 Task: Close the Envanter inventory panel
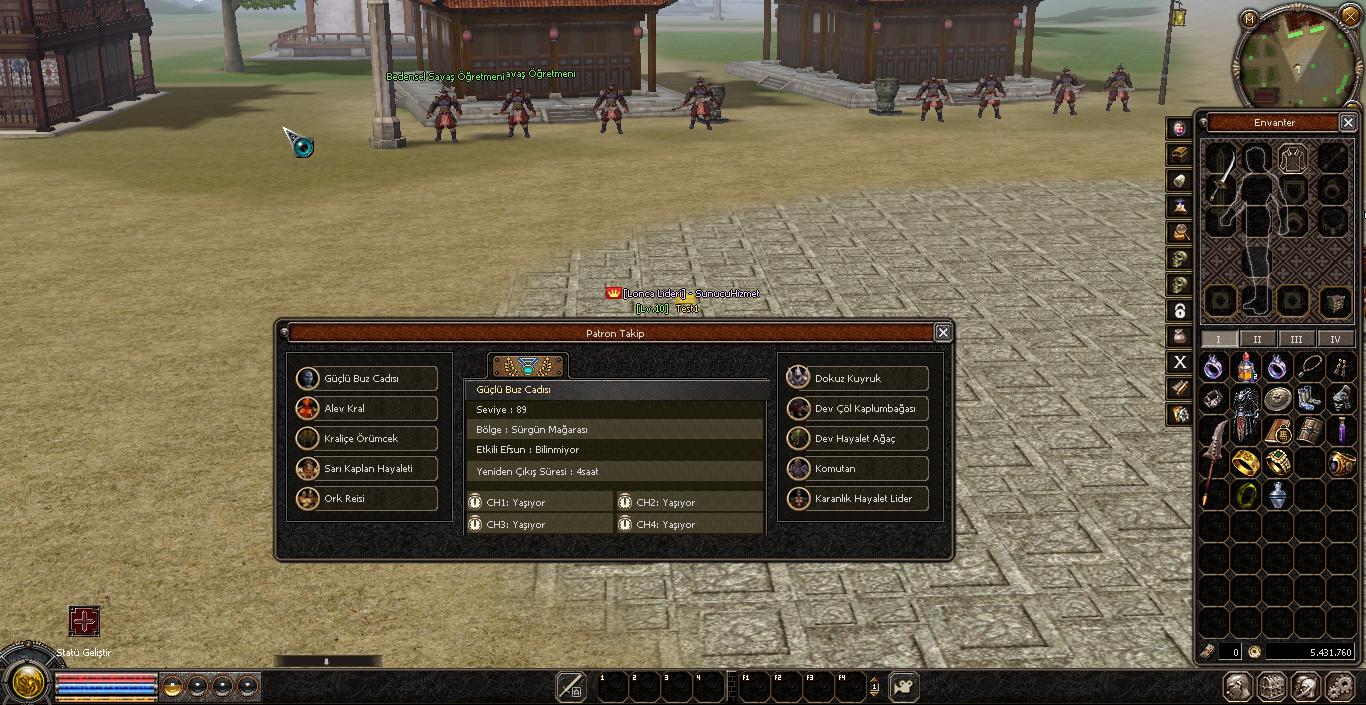[1347, 123]
